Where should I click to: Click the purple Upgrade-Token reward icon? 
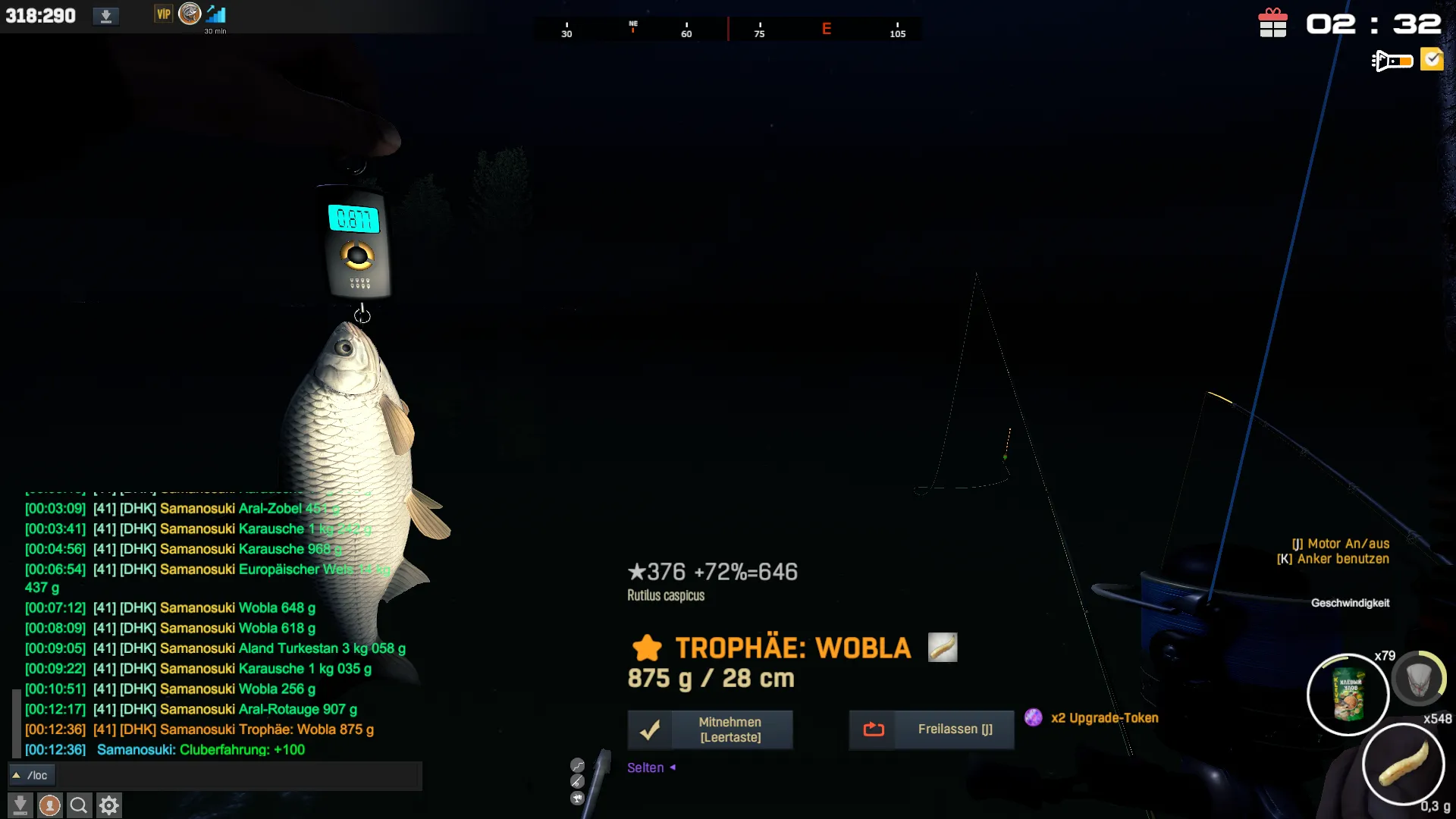[1033, 717]
